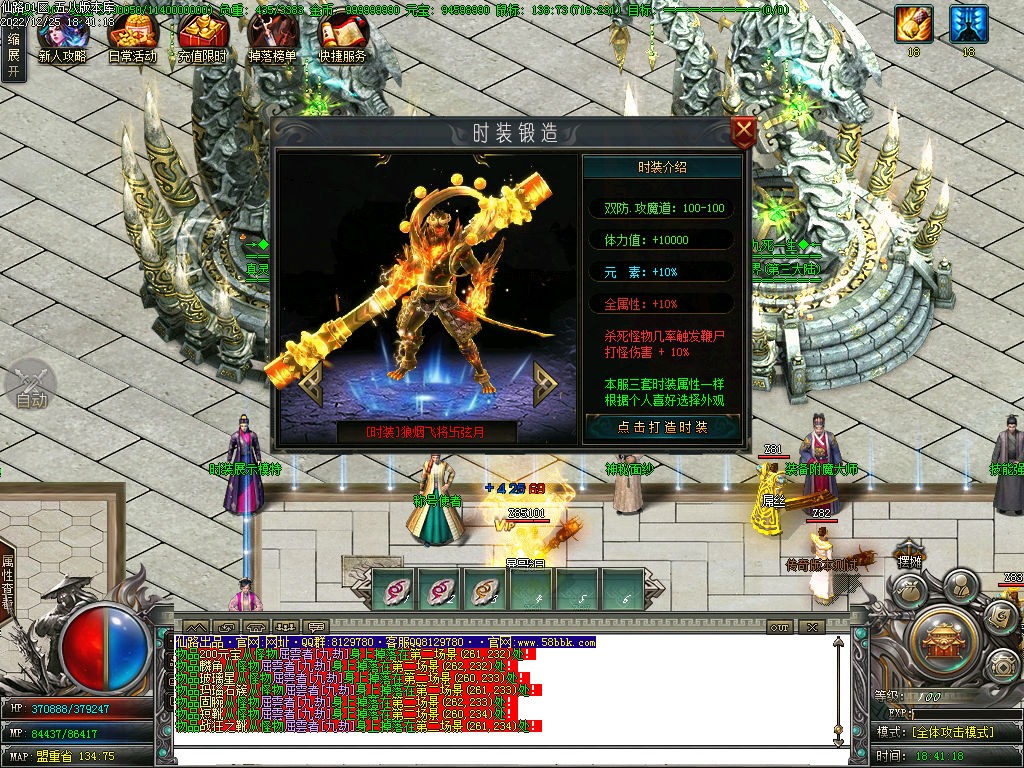
Task: Click the chat panel OUT button
Action: (780, 627)
